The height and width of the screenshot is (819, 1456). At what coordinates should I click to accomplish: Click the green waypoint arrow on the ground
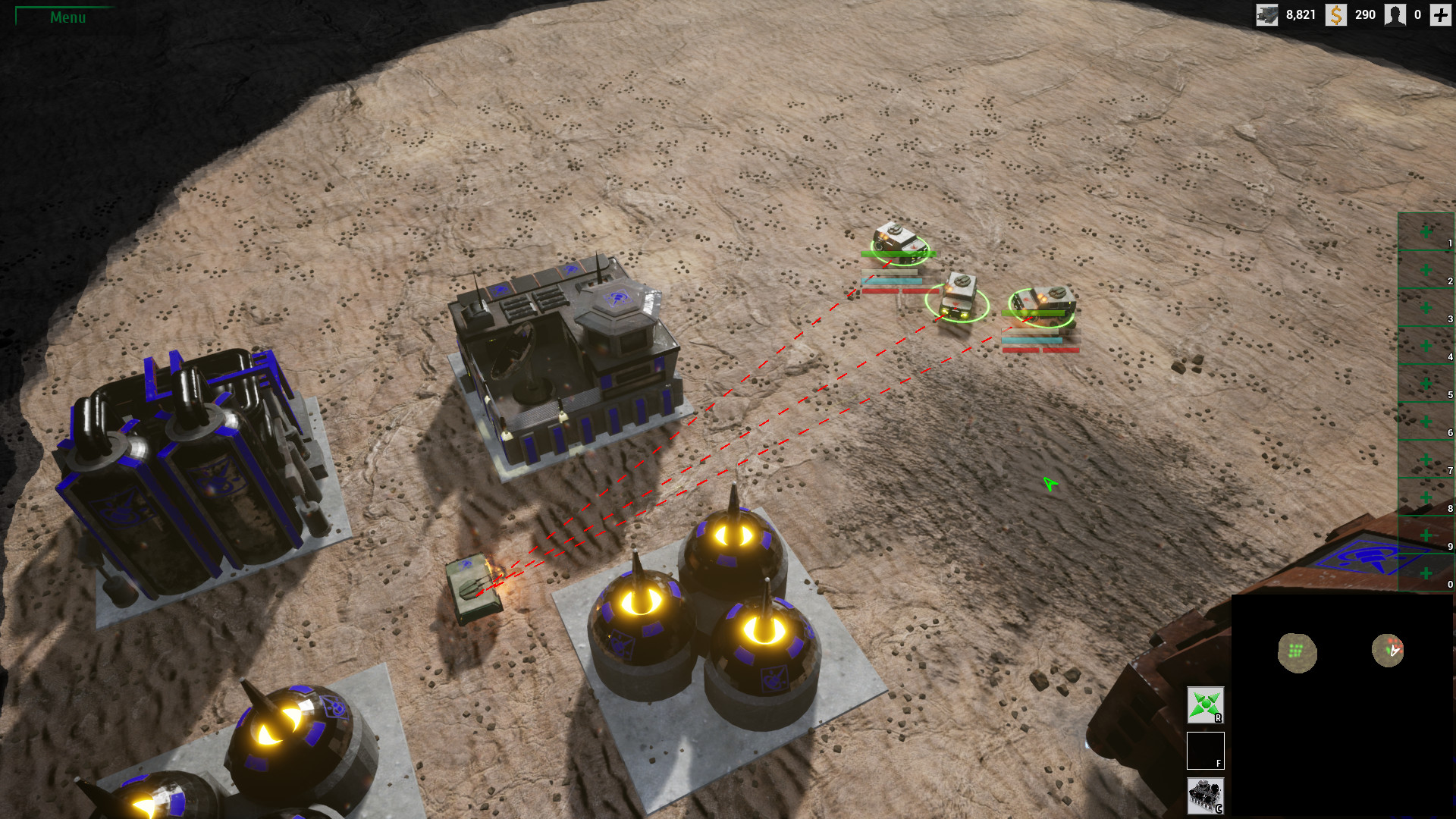[x=1049, y=483]
